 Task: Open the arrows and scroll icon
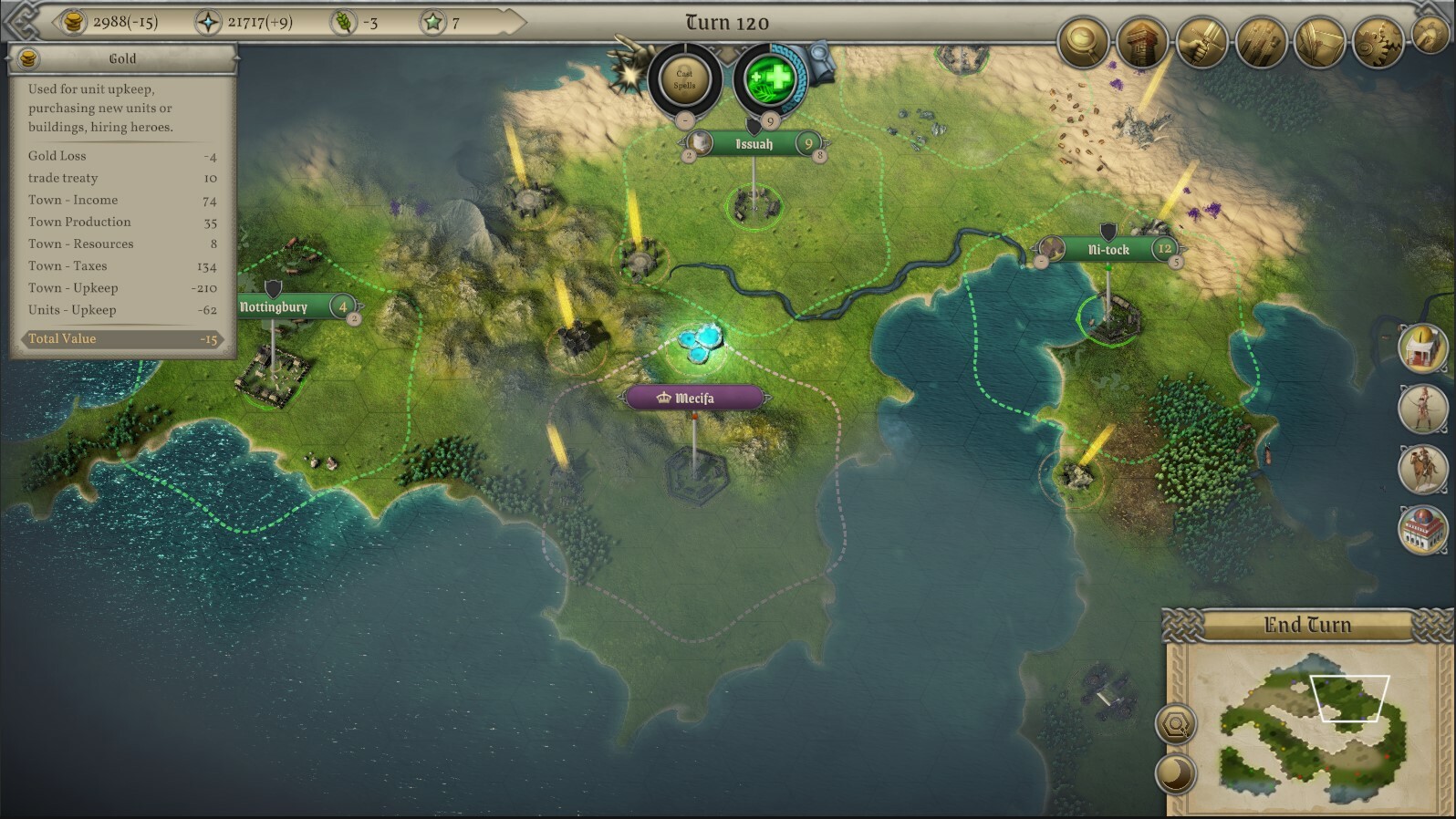1261,41
